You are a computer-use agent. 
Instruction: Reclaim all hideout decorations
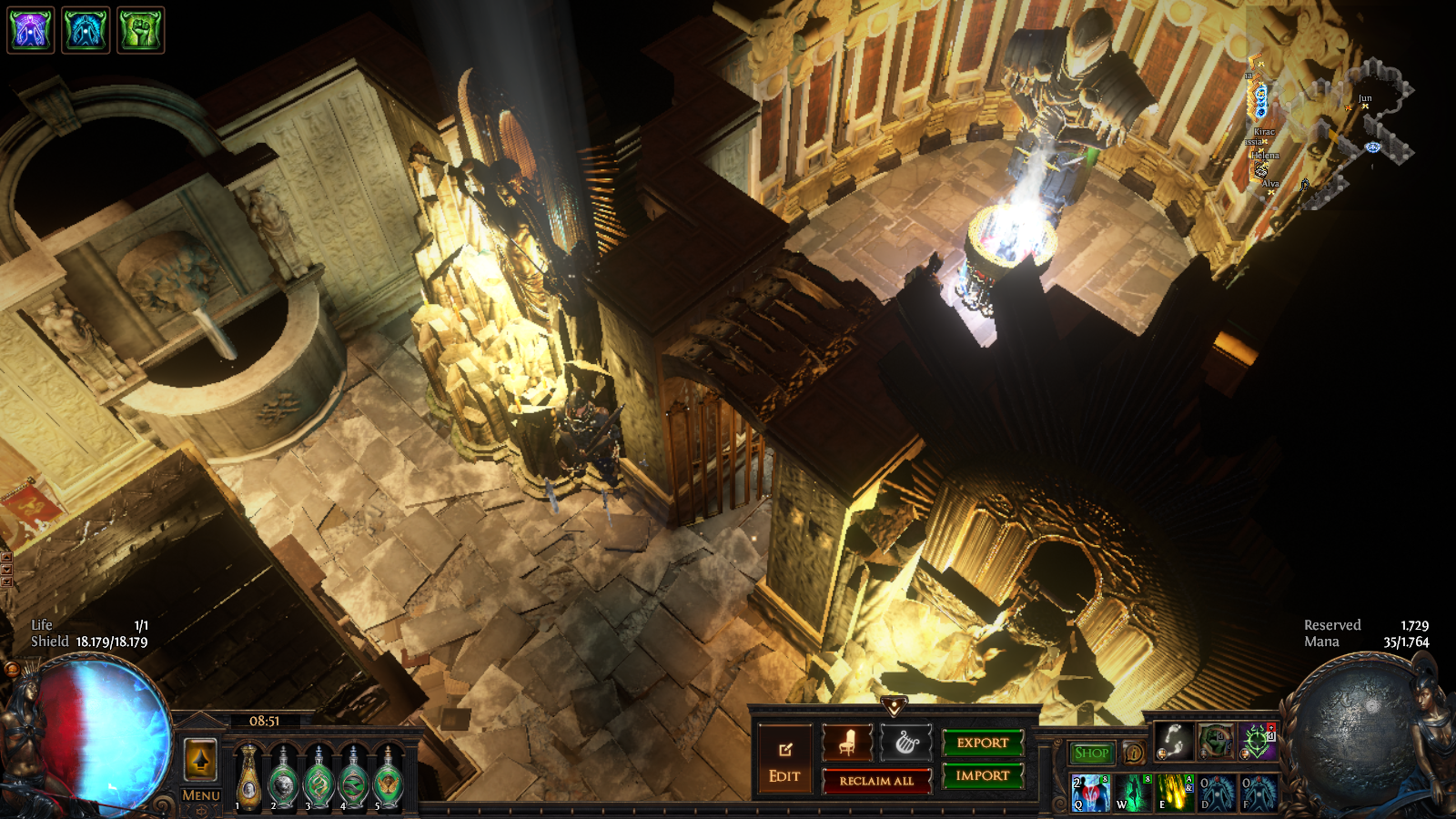point(876,781)
